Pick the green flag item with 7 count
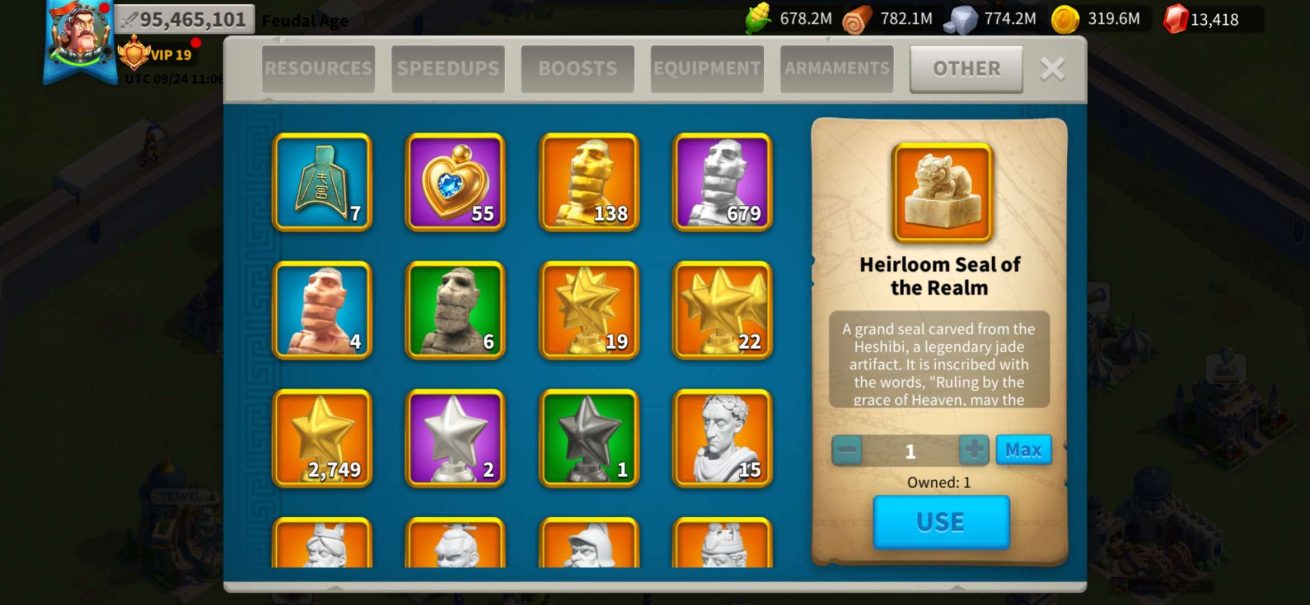The height and width of the screenshot is (605, 1310). 322,182
